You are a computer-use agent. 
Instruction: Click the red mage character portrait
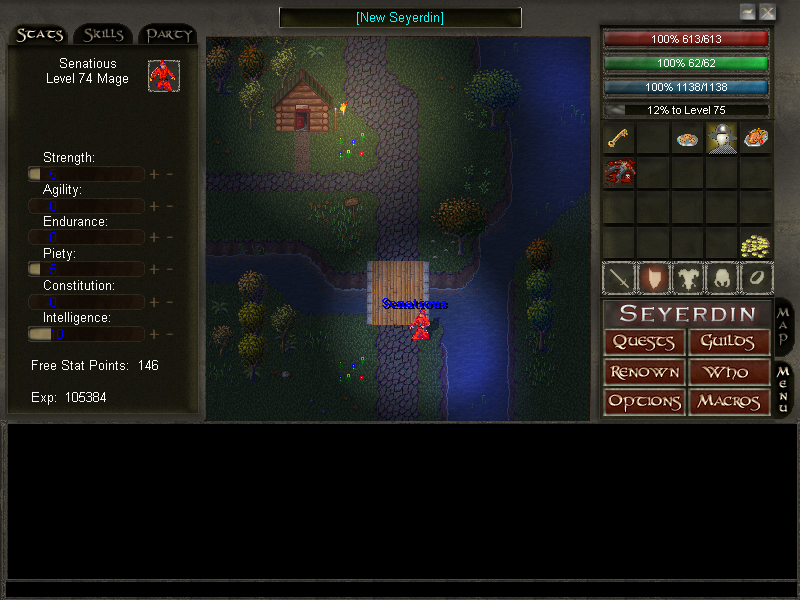pyautogui.click(x=163, y=75)
